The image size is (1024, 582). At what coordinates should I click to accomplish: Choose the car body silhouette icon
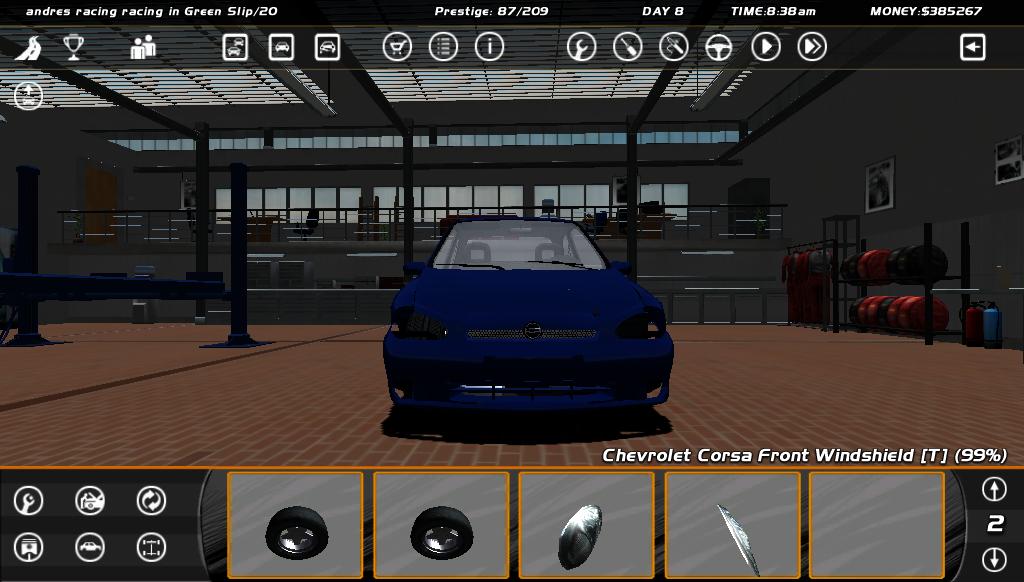(90, 547)
